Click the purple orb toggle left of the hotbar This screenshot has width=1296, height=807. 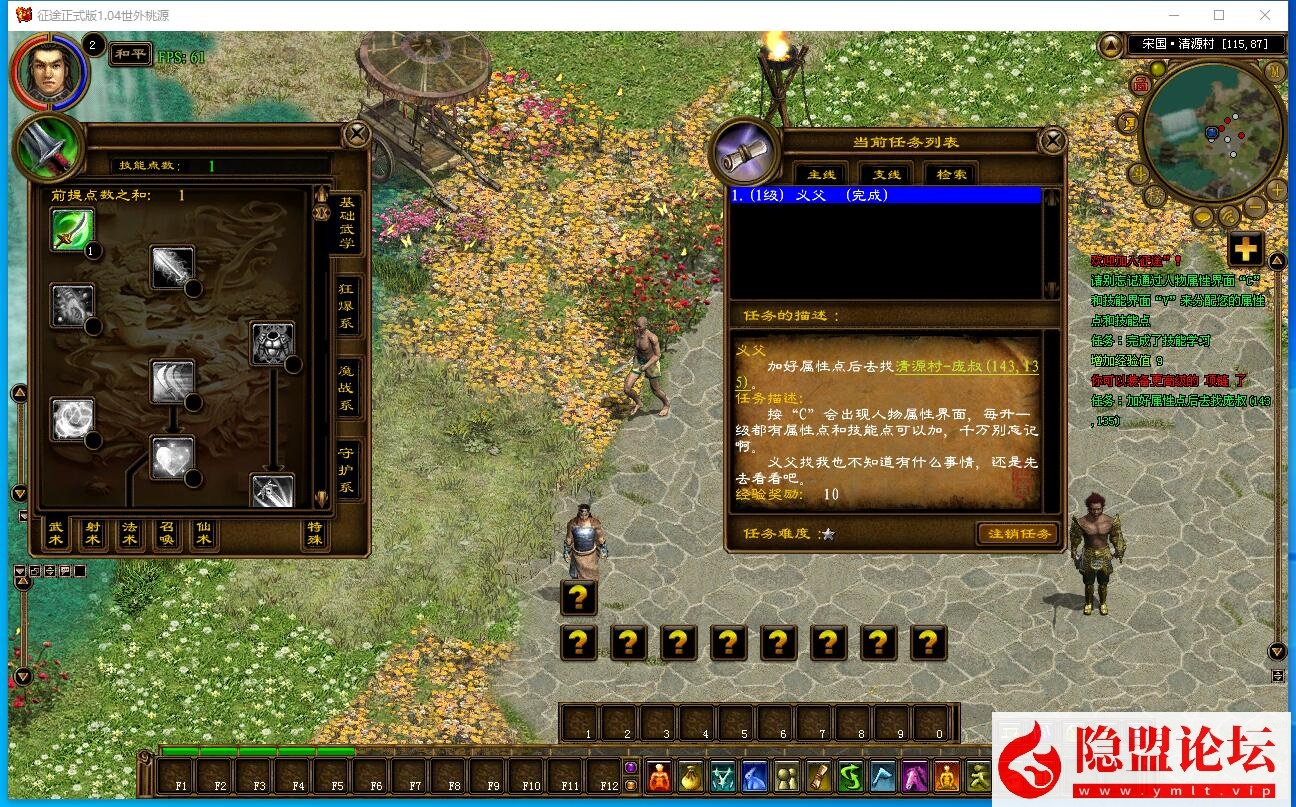click(630, 766)
